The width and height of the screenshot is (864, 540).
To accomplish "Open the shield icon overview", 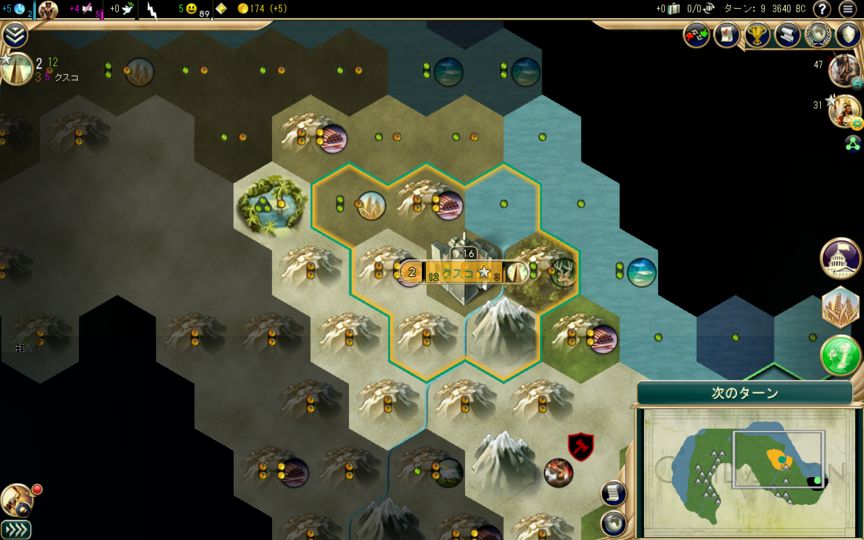I will [x=848, y=35].
